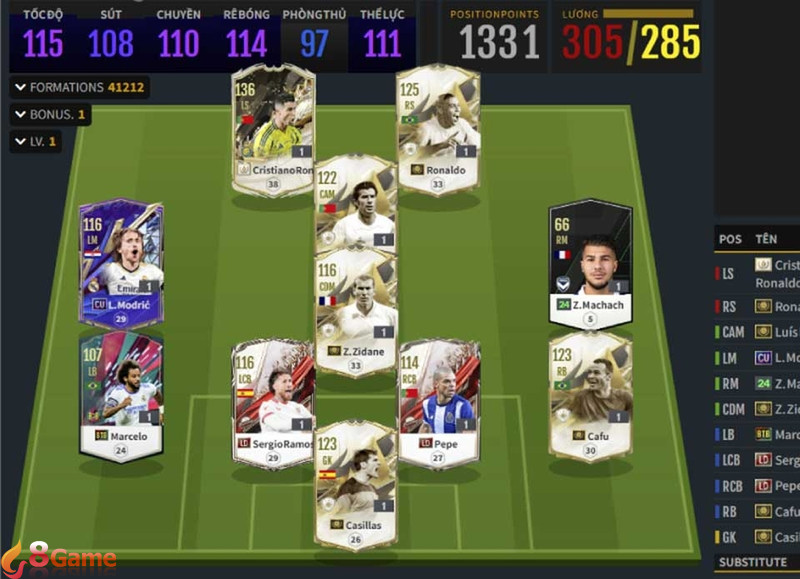
Task: Select the Ronaldo RS card
Action: (437, 124)
